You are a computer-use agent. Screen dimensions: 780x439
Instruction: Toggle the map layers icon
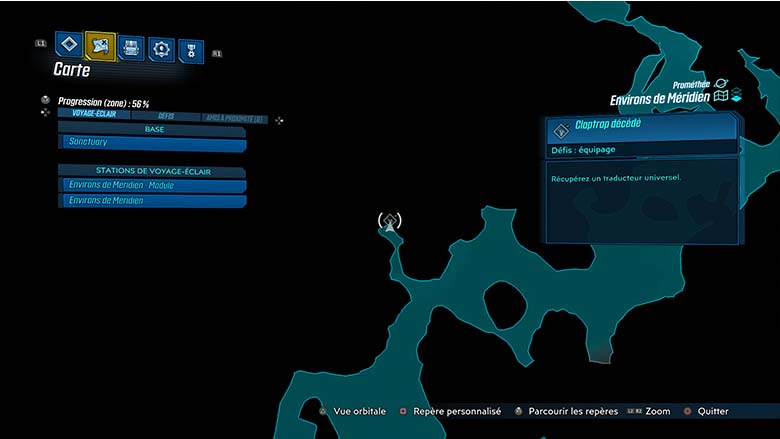click(736, 97)
